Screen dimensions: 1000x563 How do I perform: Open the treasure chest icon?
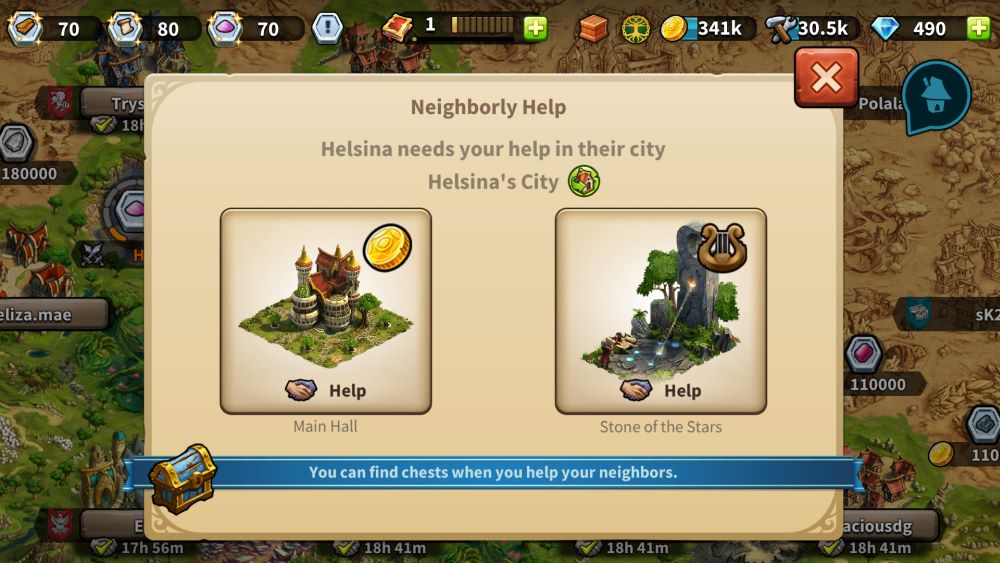point(183,478)
